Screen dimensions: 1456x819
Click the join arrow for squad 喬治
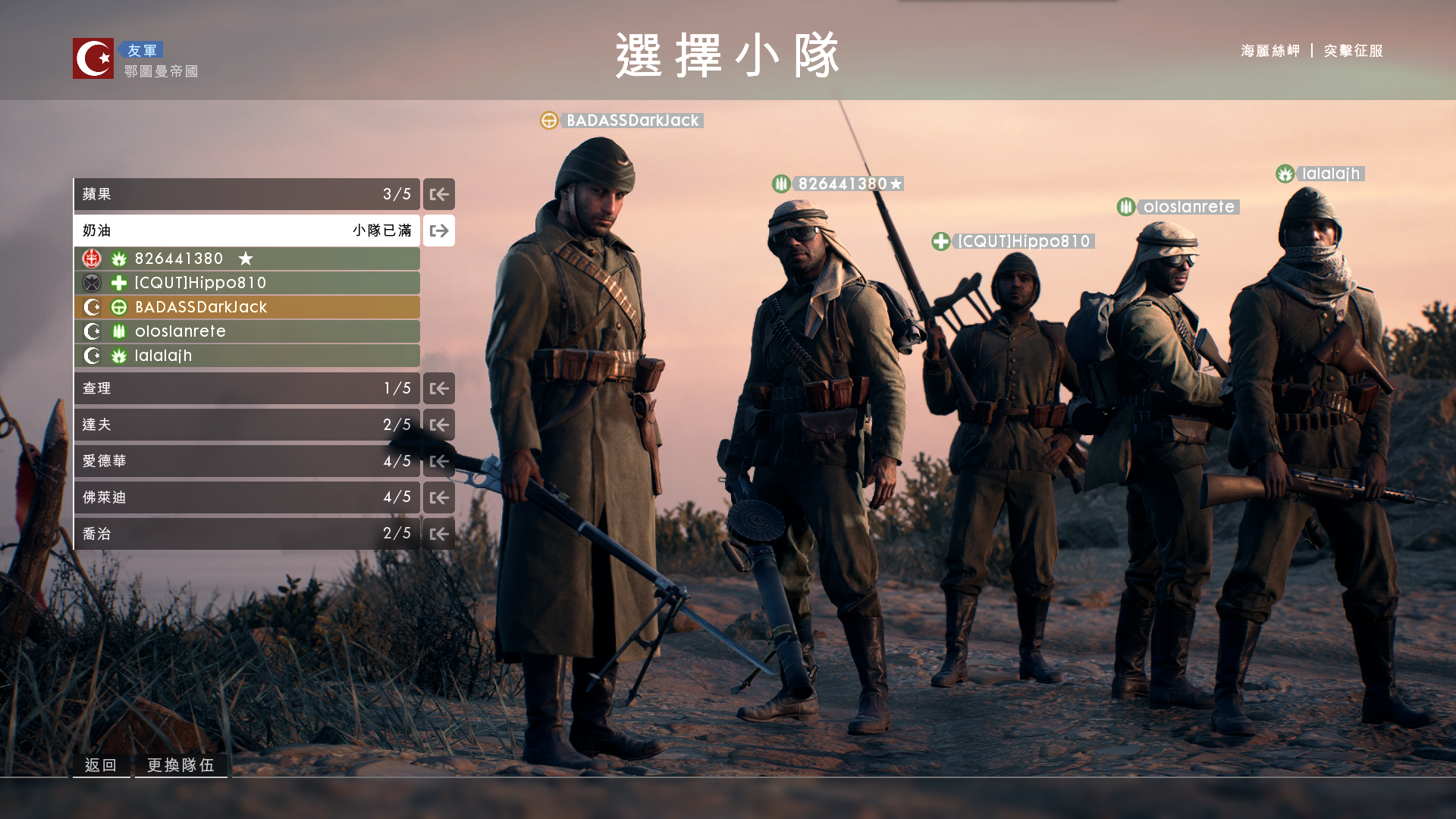pos(438,533)
